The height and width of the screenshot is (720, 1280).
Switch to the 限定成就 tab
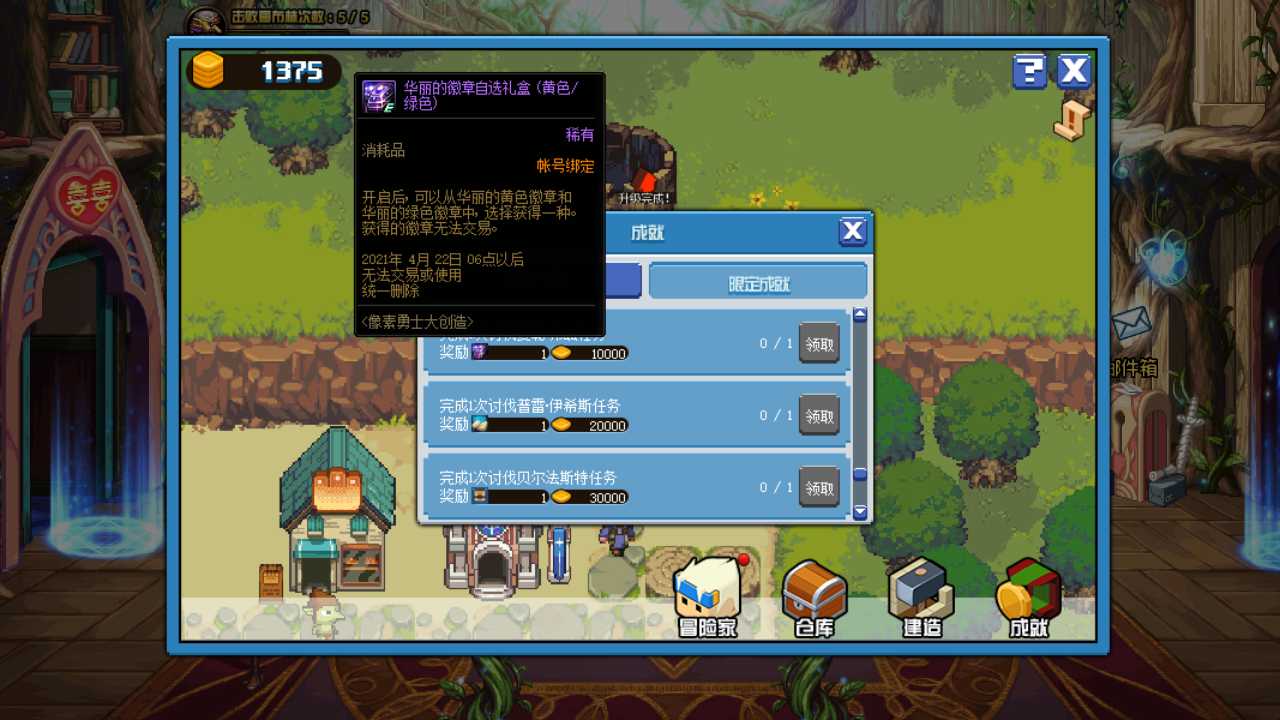coord(758,283)
